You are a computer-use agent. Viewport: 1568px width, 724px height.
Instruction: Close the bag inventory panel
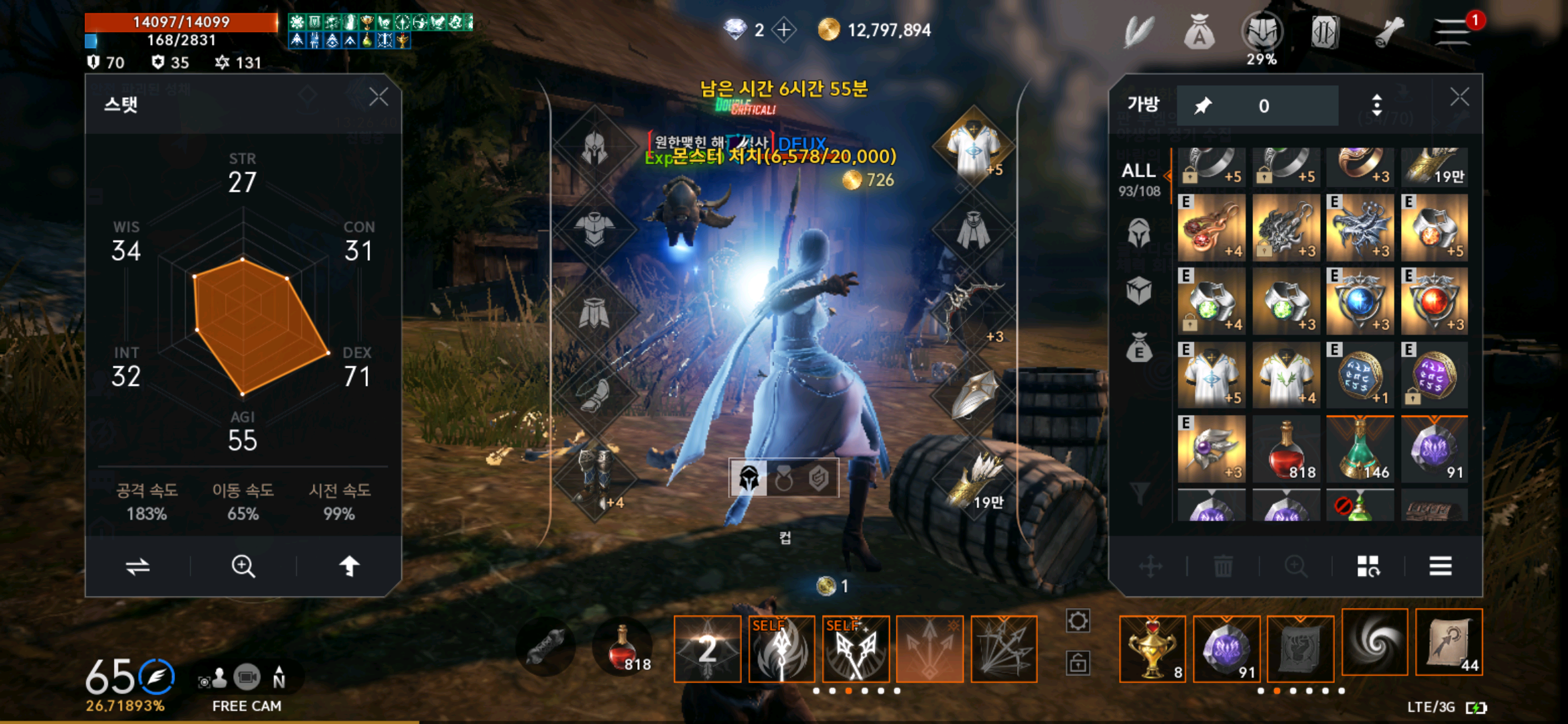[1459, 97]
